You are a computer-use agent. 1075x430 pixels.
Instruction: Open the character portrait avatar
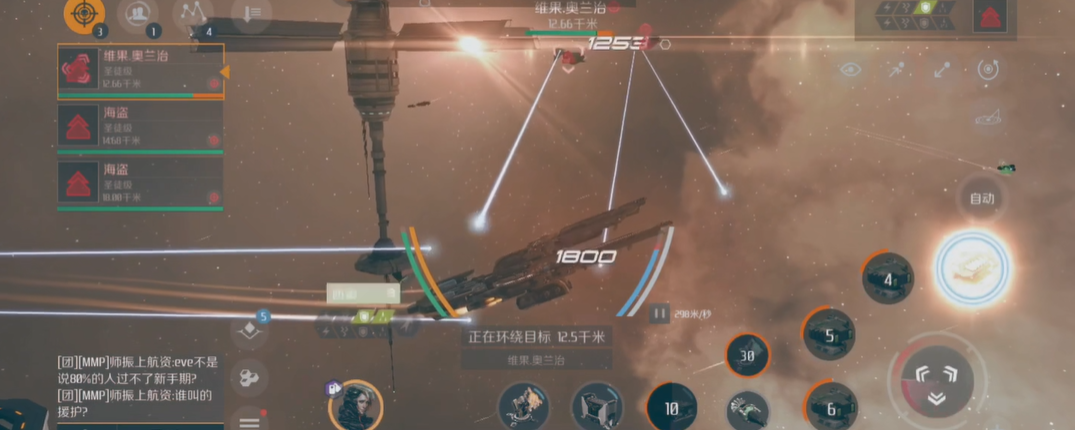tap(355, 405)
